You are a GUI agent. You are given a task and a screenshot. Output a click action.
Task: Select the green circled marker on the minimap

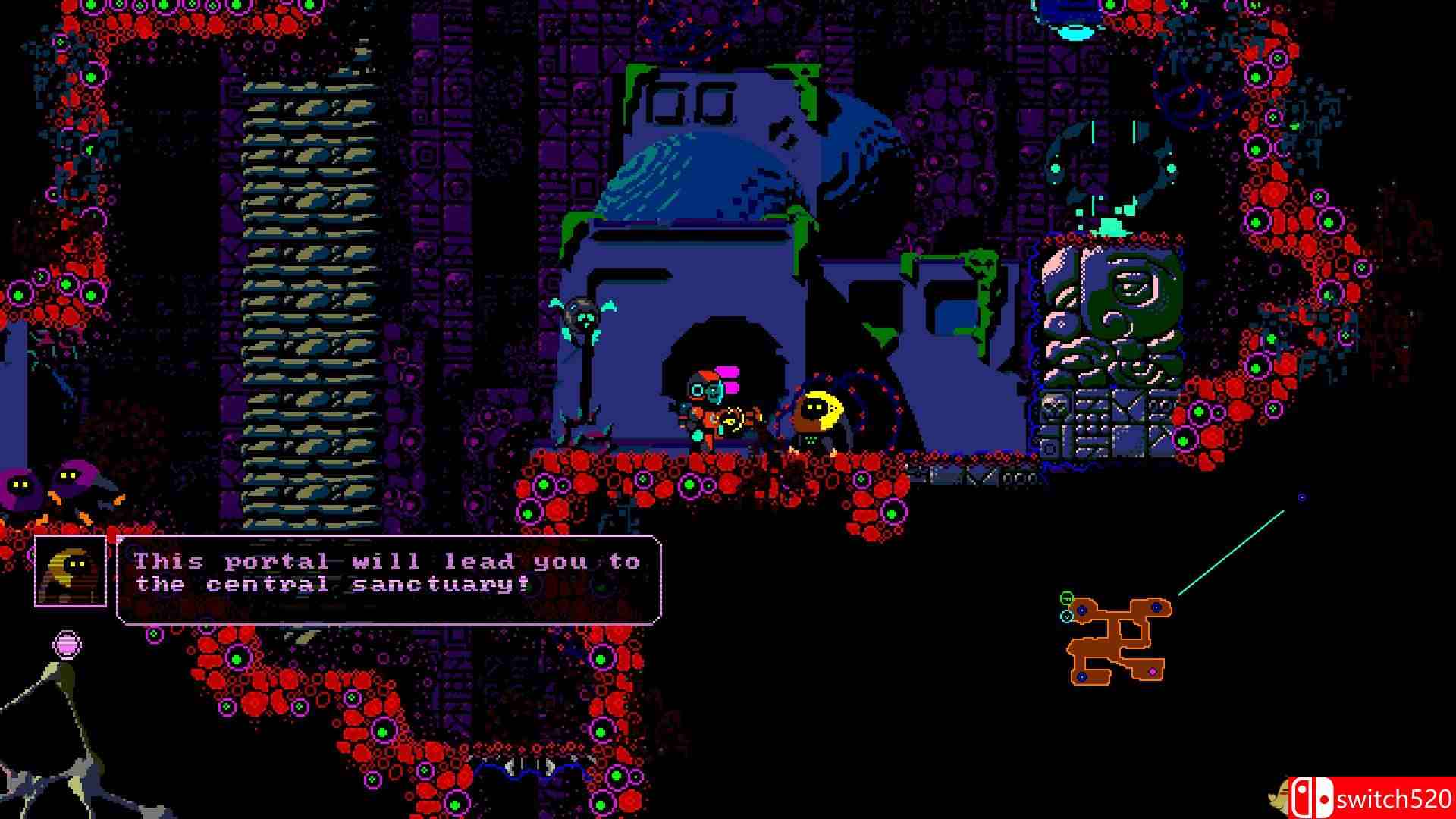pos(1066,598)
